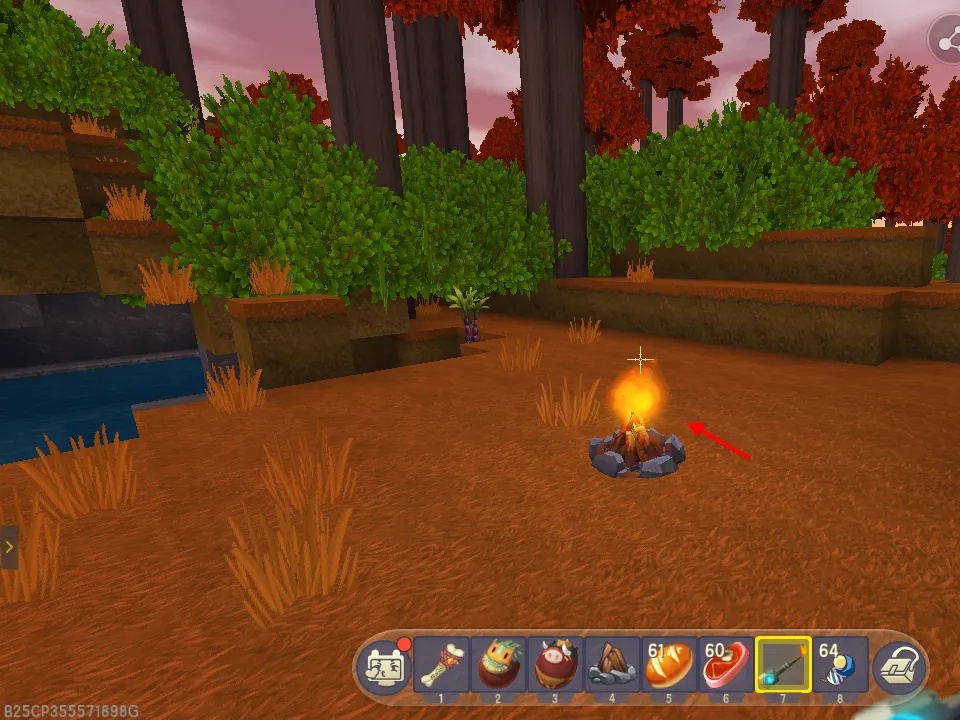
Task: Select the campfire item in slot 4
Action: (612, 664)
